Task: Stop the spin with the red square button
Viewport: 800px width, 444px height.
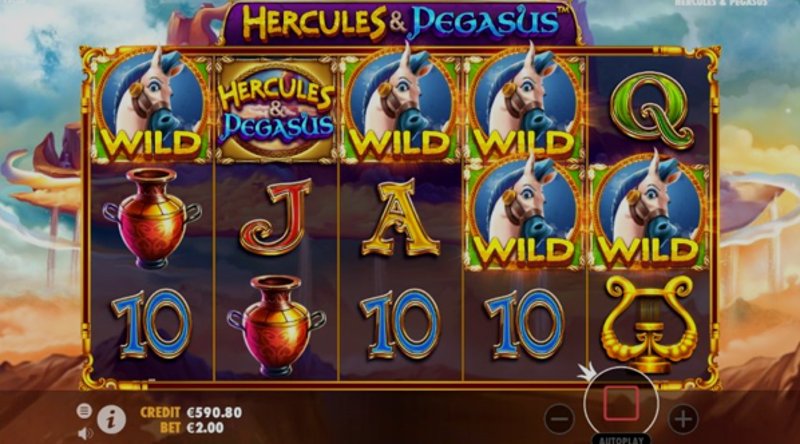Action: pyautogui.click(x=622, y=405)
